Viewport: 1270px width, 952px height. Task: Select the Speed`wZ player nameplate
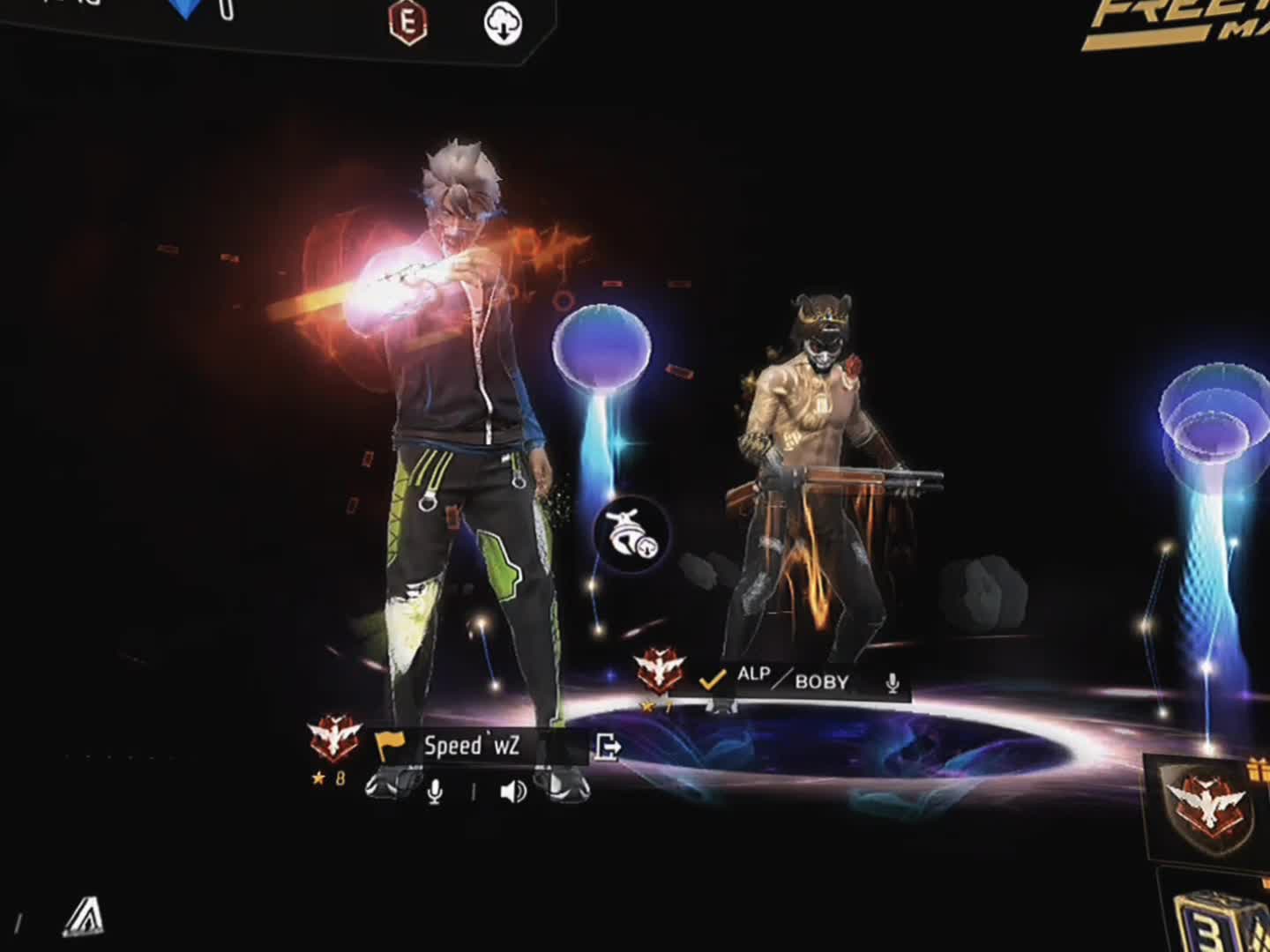(x=472, y=746)
